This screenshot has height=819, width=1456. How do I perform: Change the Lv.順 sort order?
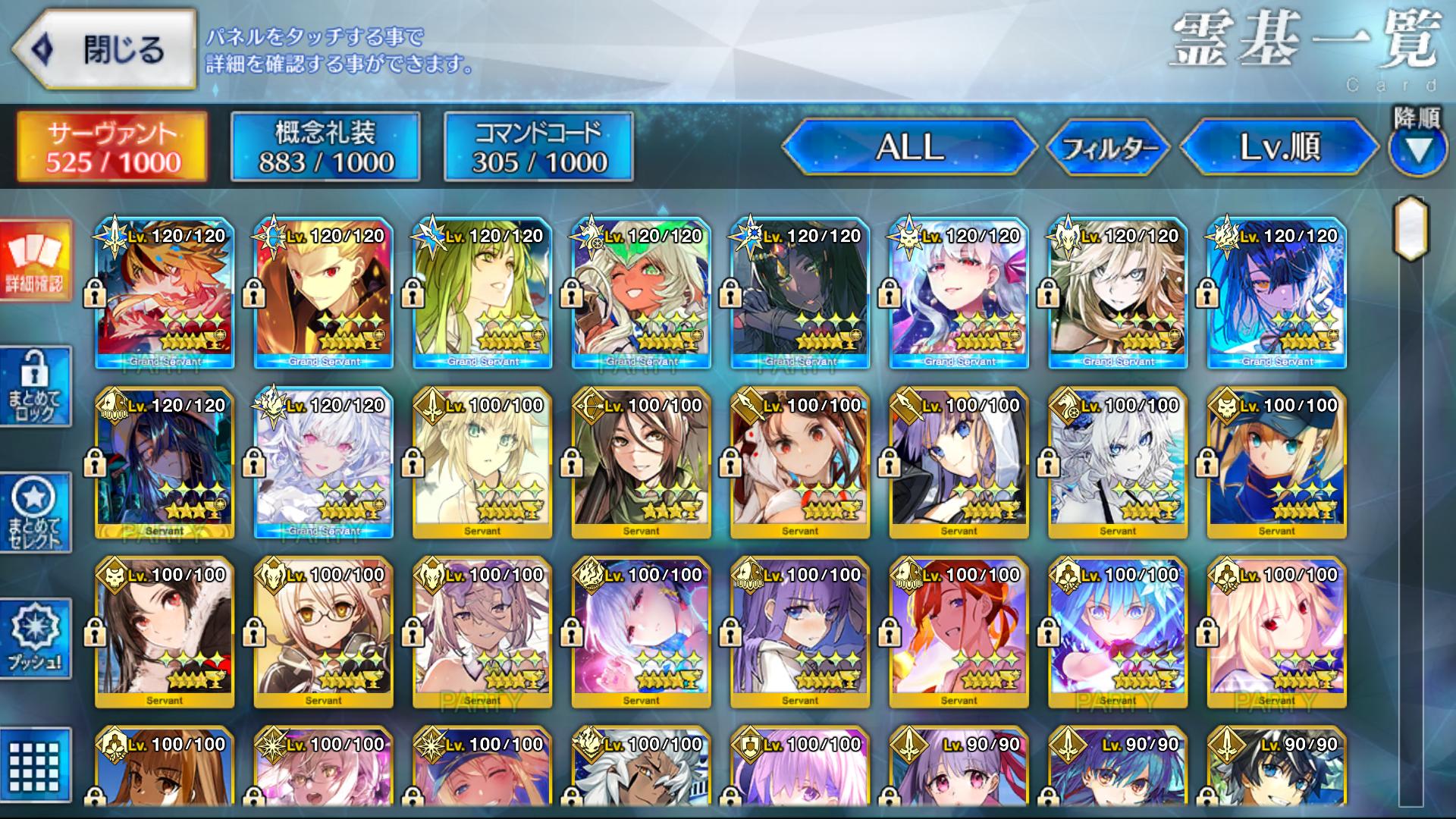click(1279, 147)
